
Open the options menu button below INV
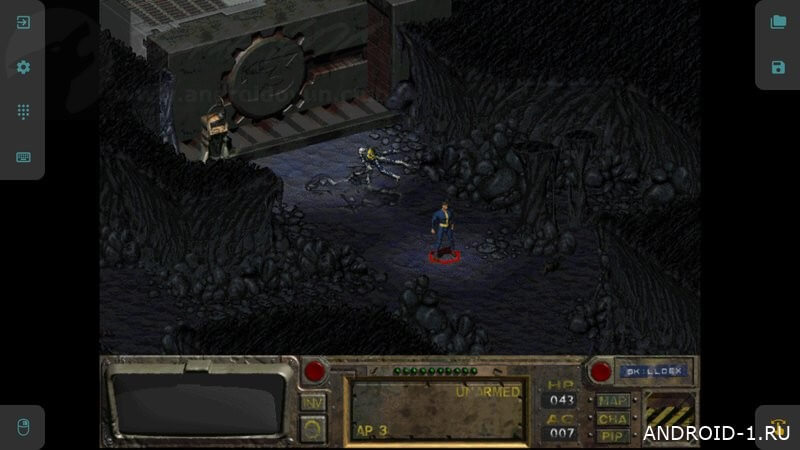click(x=313, y=428)
